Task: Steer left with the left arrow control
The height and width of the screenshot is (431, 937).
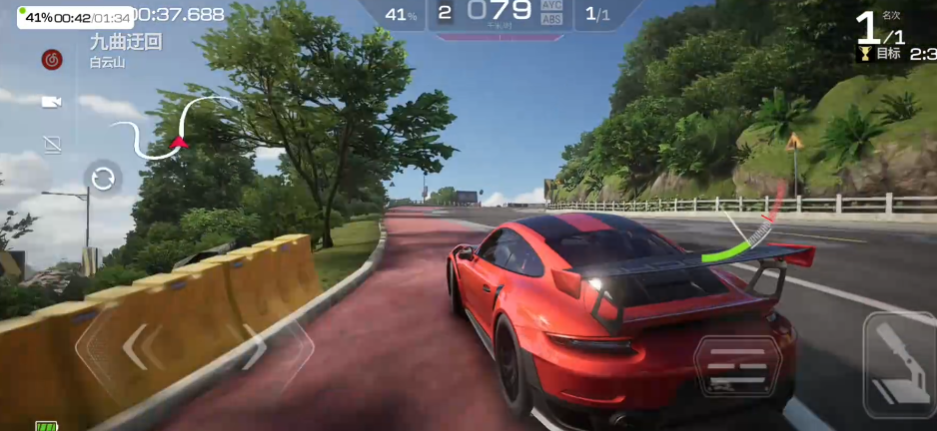Action: (x=135, y=347)
